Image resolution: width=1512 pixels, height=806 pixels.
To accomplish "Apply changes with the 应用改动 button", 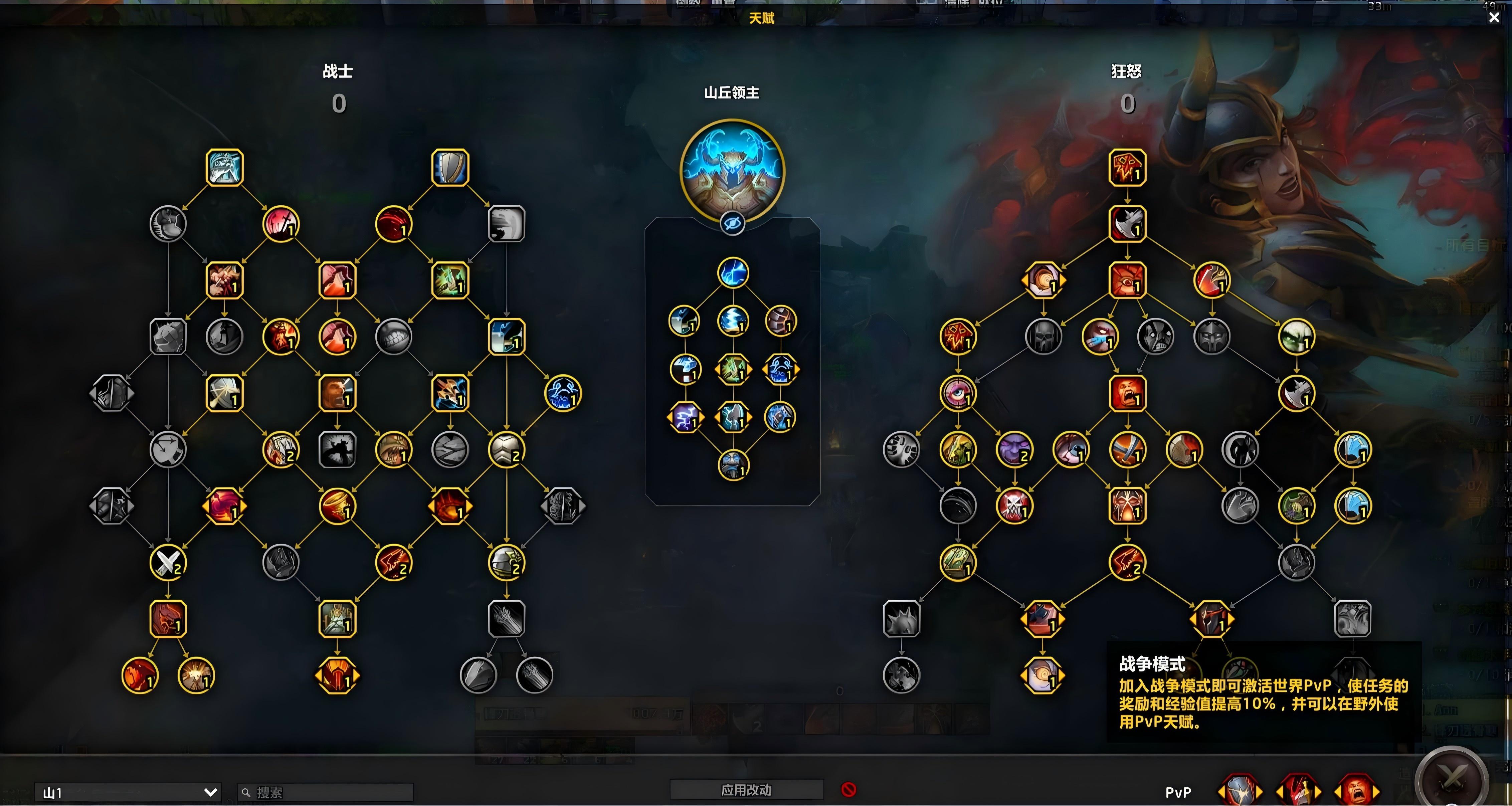I will point(746,790).
